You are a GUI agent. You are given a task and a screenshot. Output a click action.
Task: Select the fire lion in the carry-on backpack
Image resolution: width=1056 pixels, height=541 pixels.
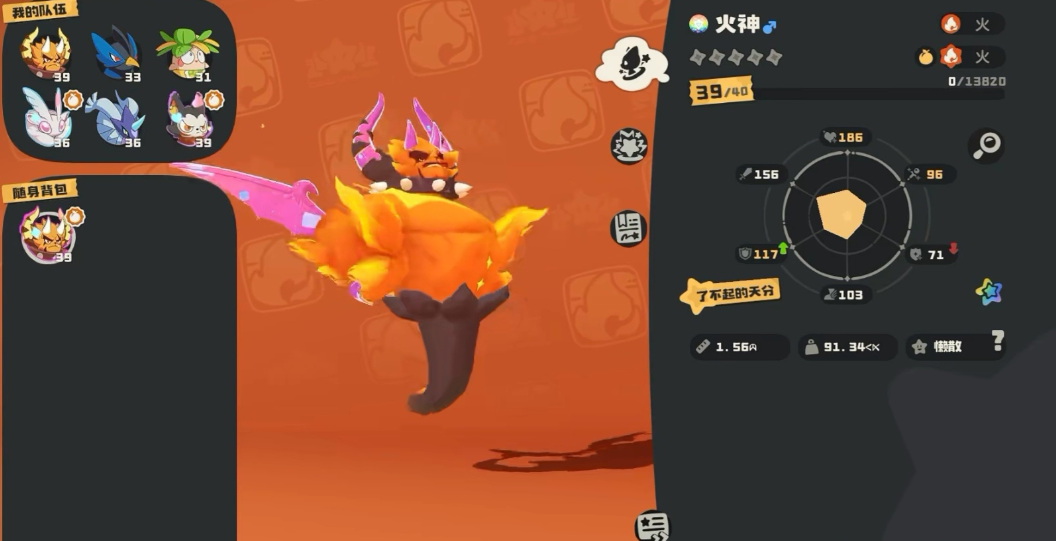pyautogui.click(x=48, y=235)
